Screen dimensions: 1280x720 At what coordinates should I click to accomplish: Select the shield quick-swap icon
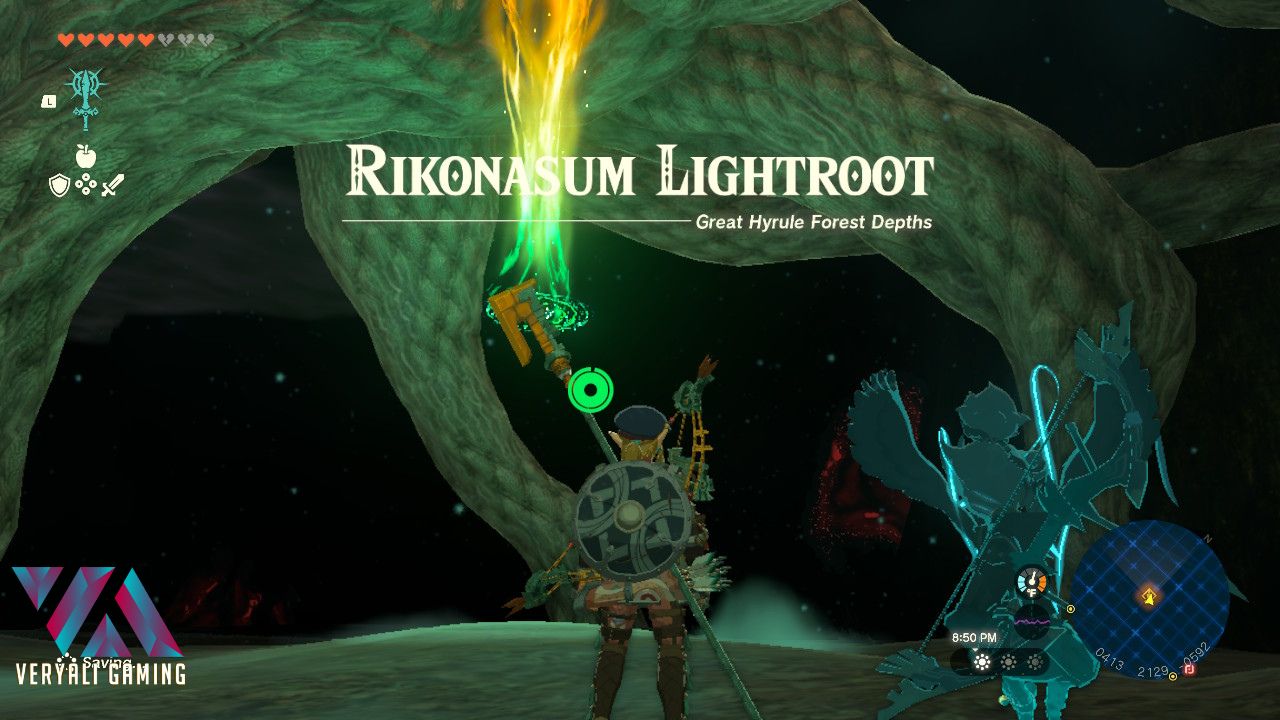58,184
